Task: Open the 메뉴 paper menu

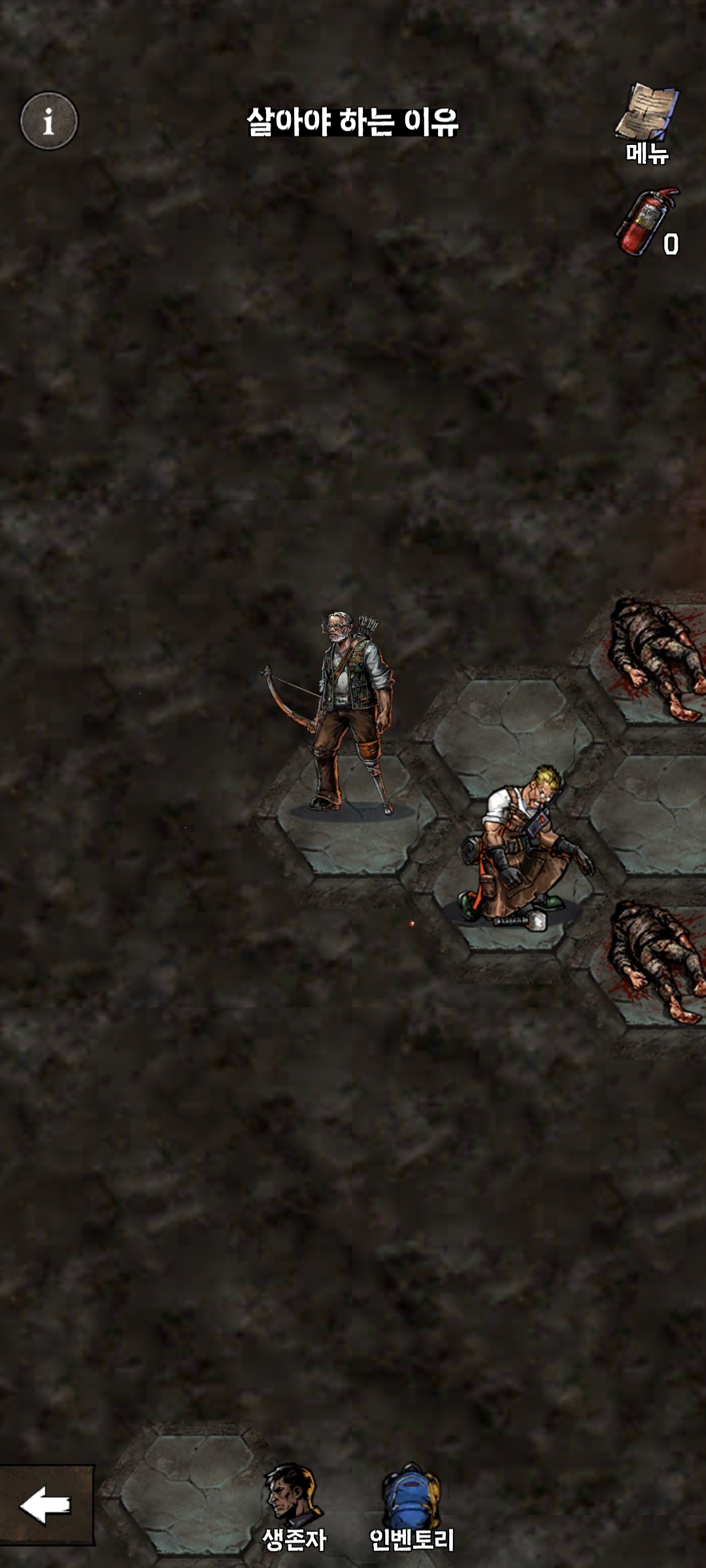Action: (x=647, y=123)
